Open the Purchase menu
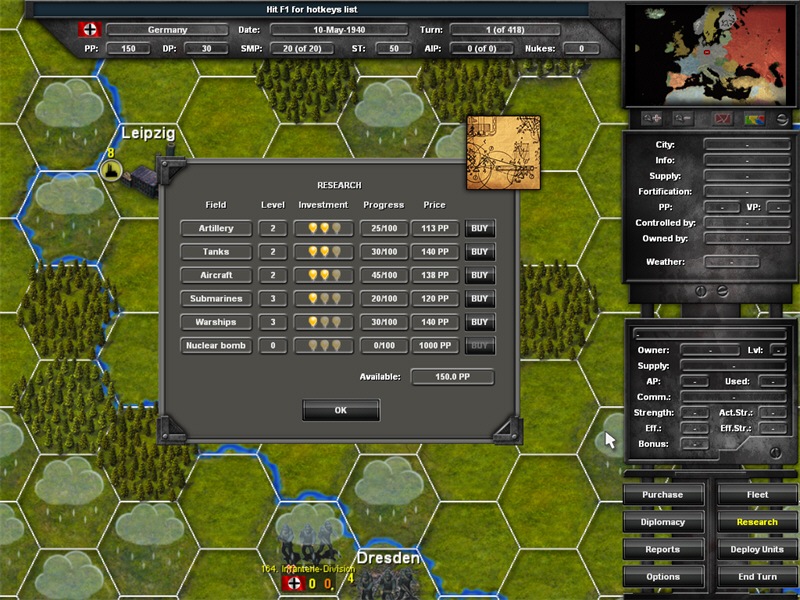The height and width of the screenshot is (600, 800). coord(662,495)
